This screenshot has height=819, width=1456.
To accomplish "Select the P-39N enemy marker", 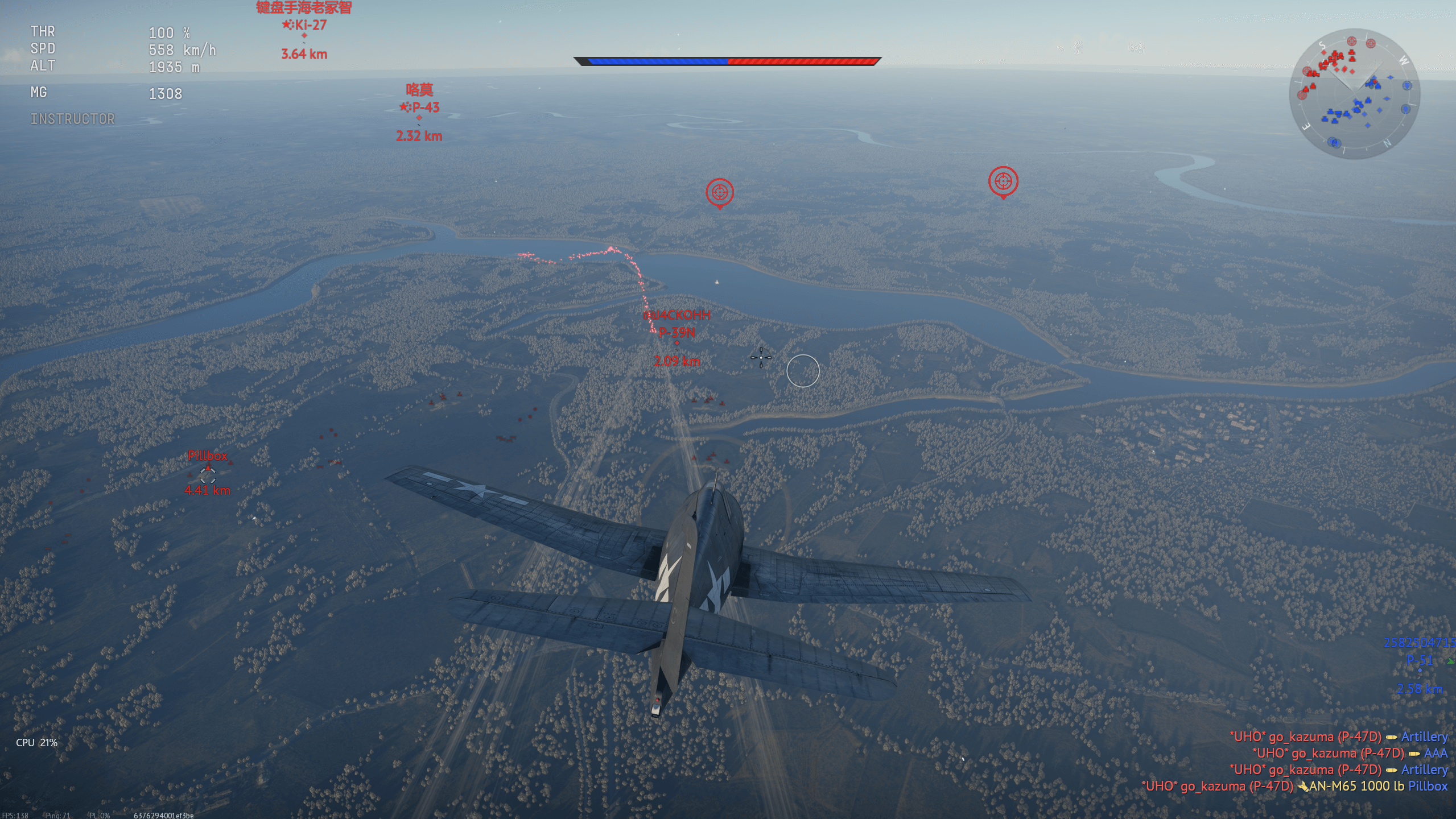I will point(677,343).
